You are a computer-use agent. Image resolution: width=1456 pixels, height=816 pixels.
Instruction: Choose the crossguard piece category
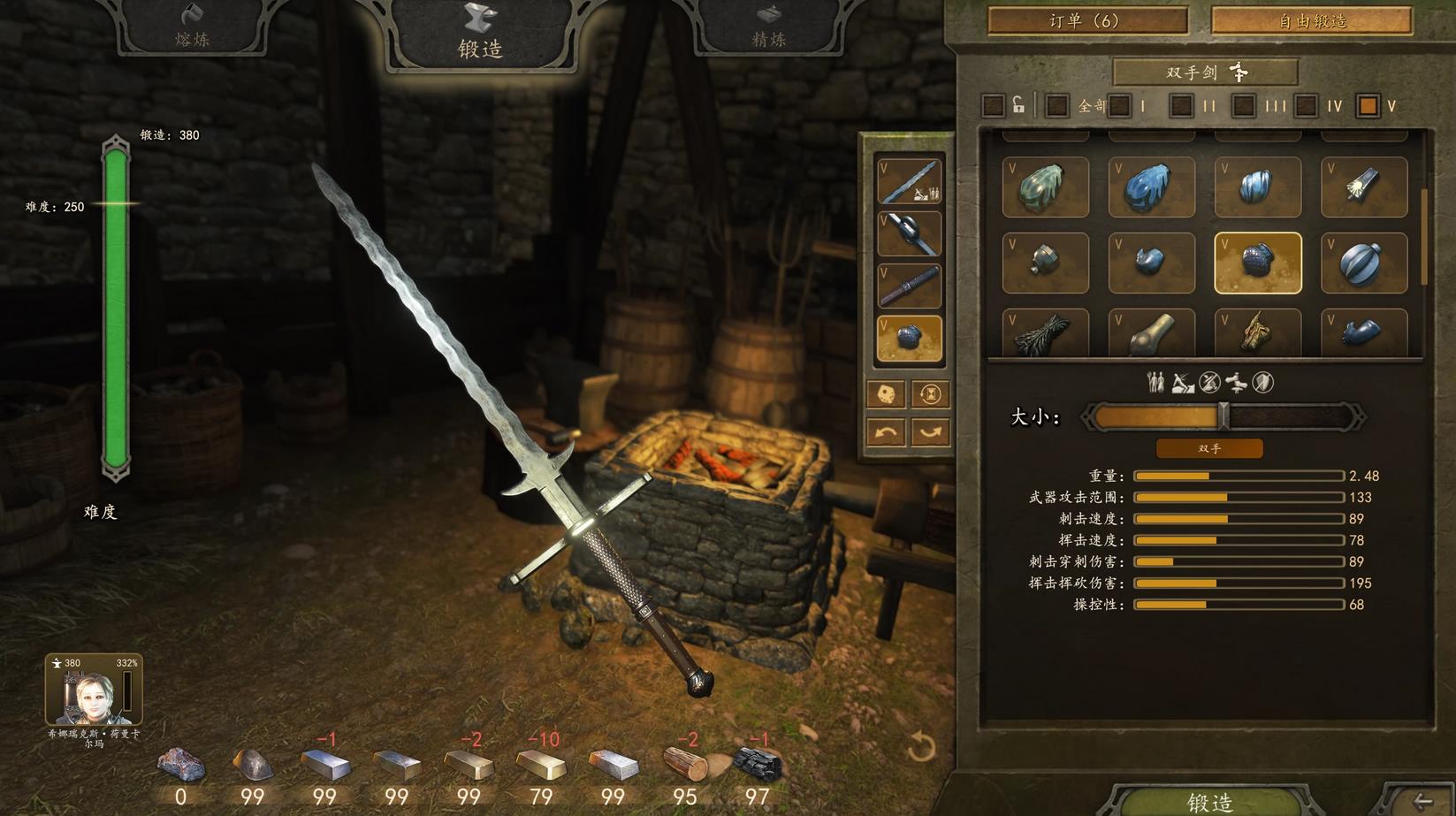pyautogui.click(x=909, y=234)
